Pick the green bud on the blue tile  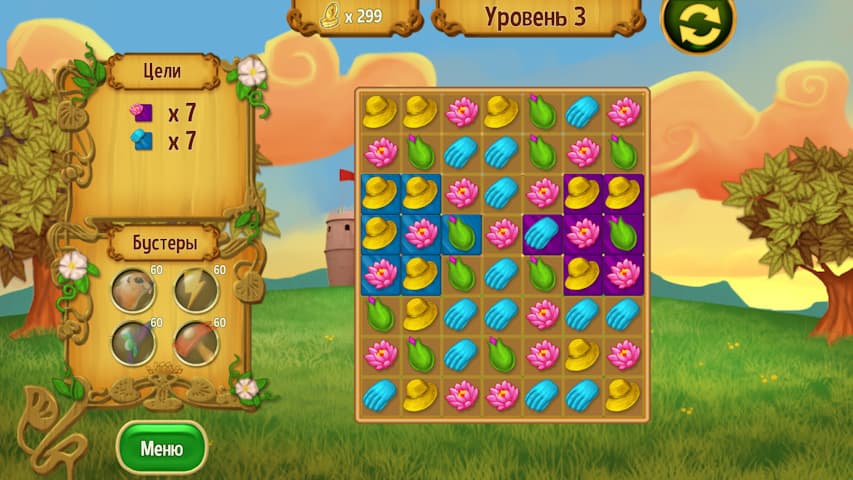click(461, 233)
